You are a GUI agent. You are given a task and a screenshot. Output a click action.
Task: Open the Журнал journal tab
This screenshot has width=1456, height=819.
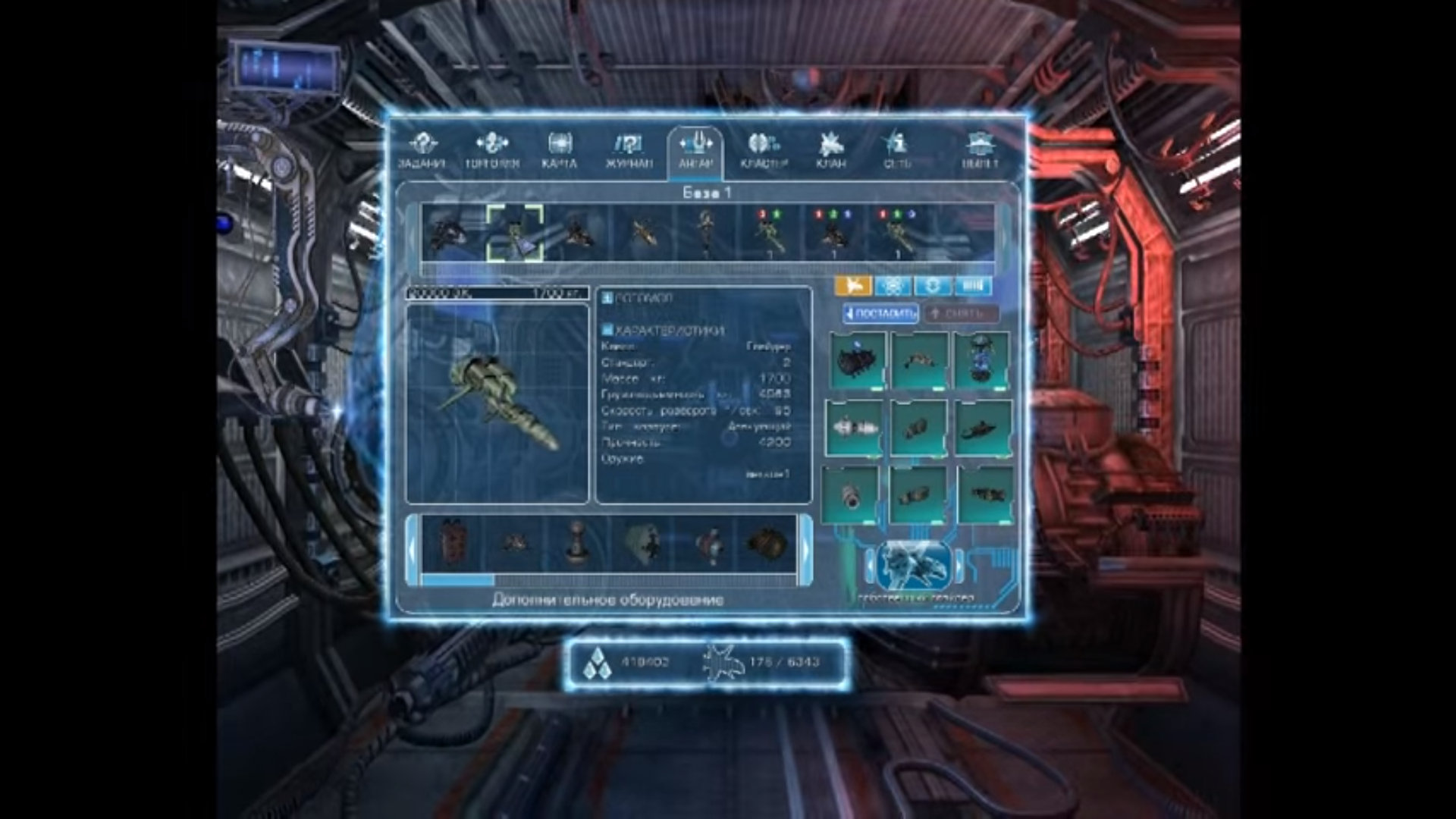click(x=629, y=150)
